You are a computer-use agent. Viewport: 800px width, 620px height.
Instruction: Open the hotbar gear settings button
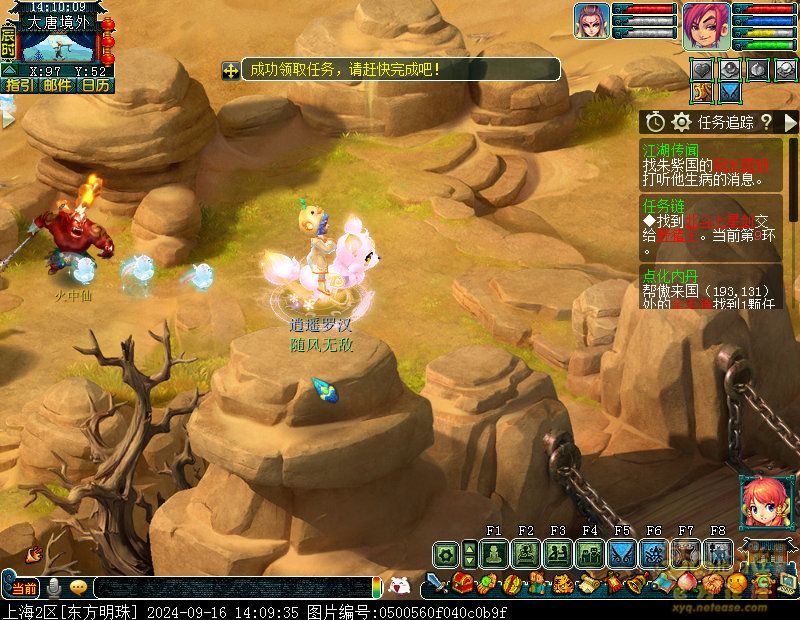[445, 553]
